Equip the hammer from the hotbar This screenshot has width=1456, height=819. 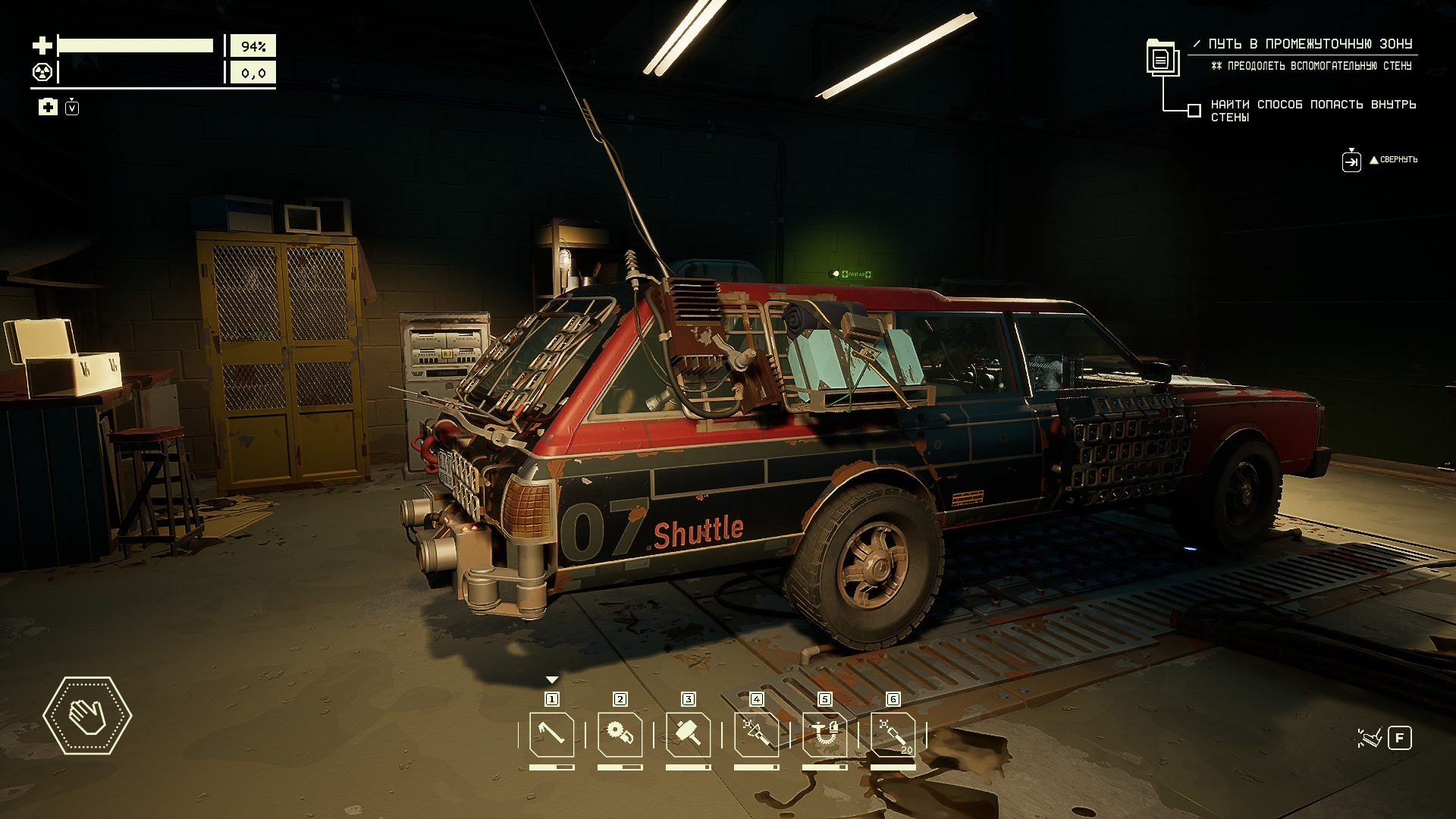688,734
